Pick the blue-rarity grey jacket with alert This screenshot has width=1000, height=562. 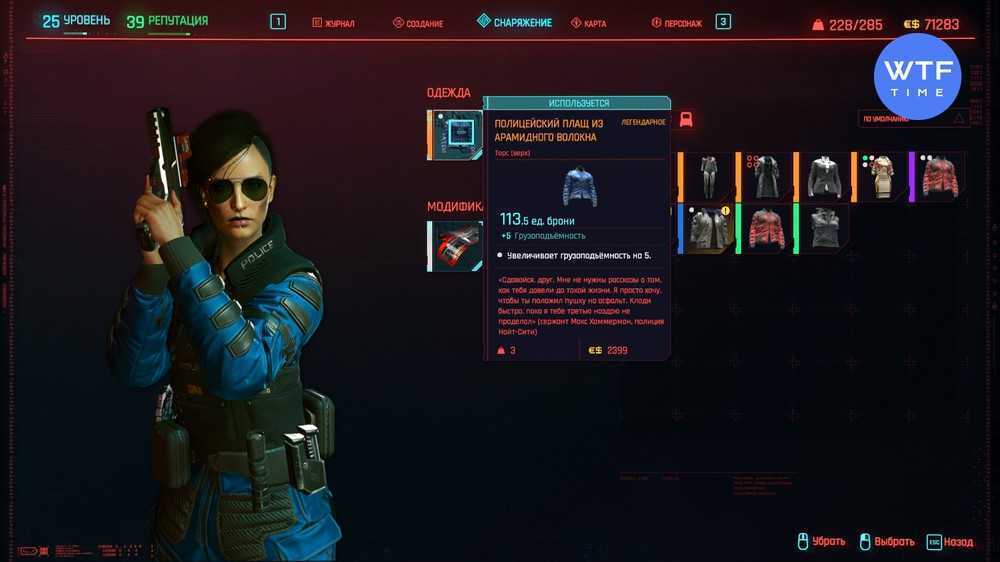click(708, 229)
